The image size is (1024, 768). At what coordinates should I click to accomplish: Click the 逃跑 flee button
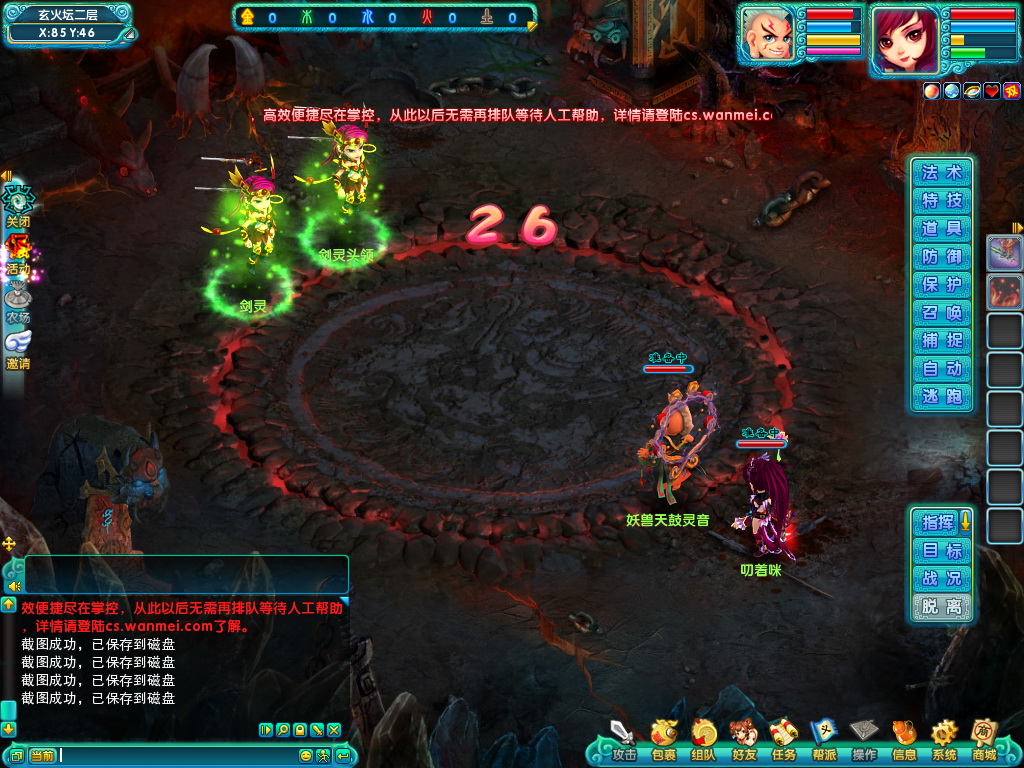941,396
